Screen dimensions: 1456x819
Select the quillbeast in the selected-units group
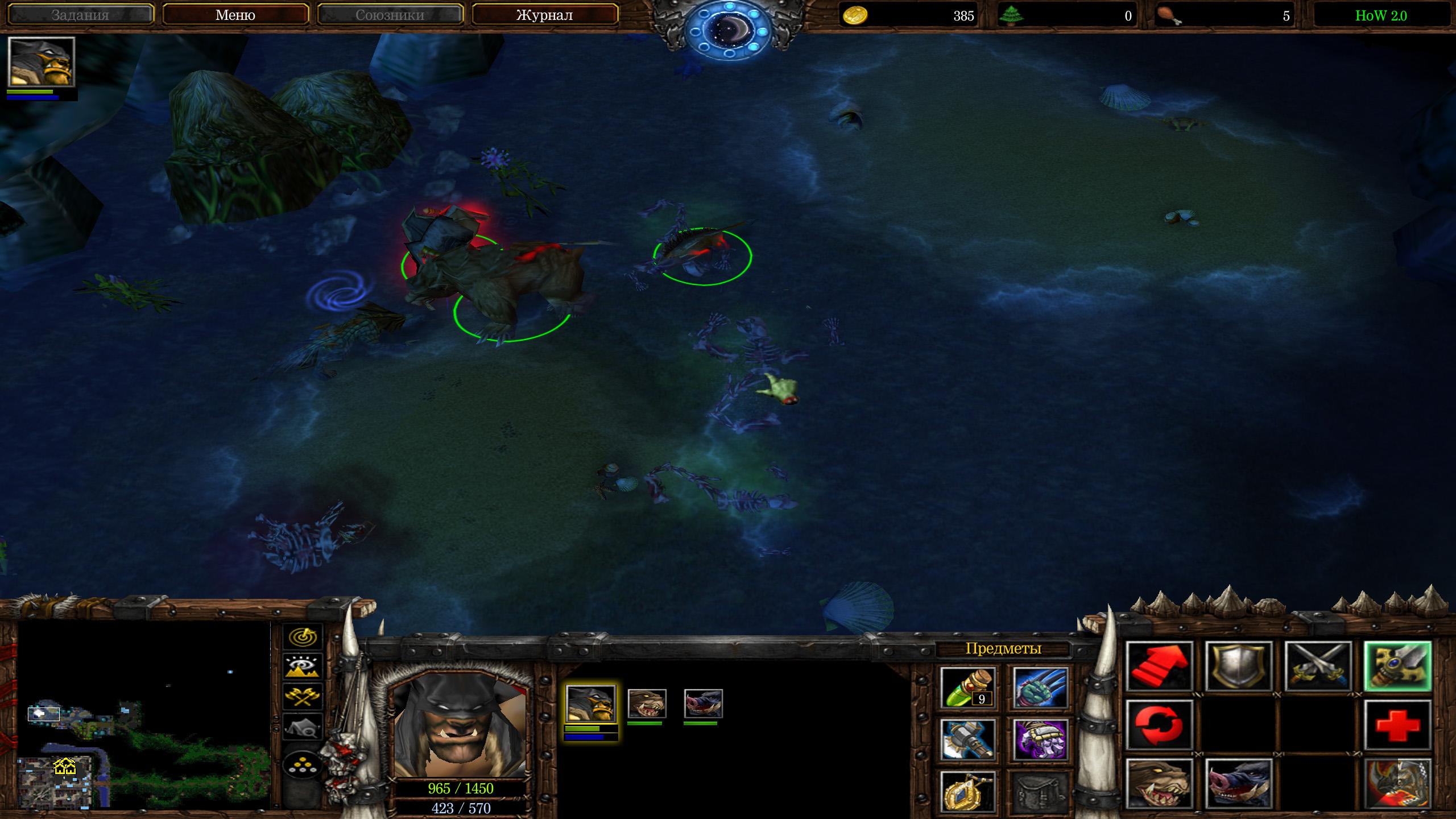[703, 704]
